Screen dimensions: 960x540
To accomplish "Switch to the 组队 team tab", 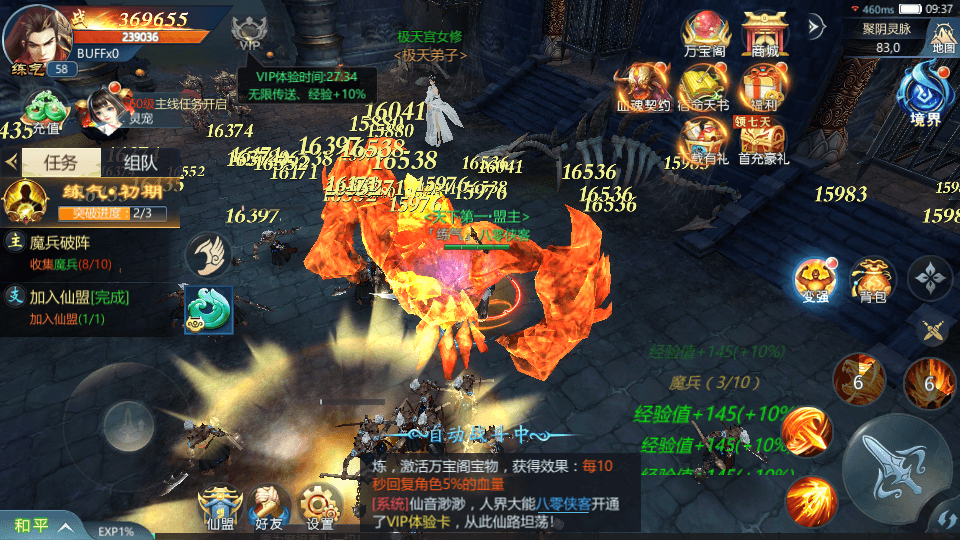I will click(x=140, y=162).
